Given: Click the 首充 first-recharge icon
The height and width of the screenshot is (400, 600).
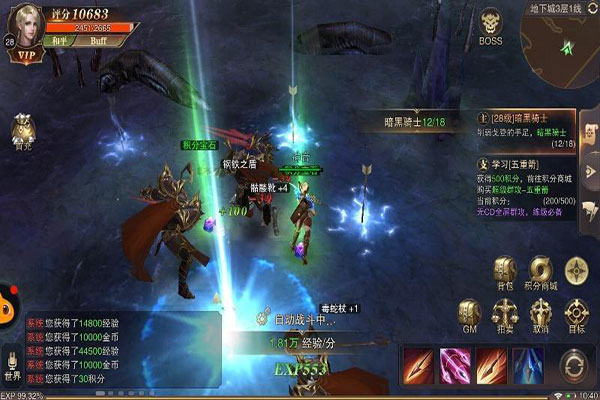Looking at the screenshot, I should (x=23, y=130).
